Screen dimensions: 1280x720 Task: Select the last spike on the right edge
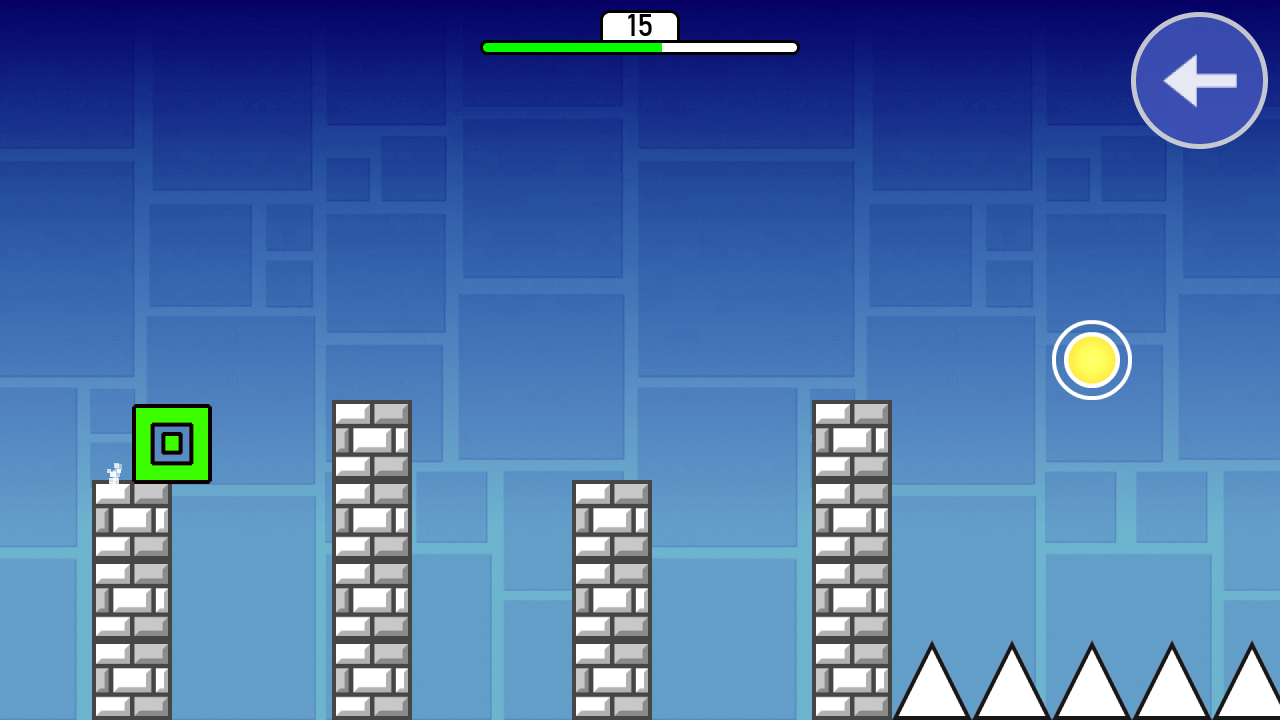1253,690
